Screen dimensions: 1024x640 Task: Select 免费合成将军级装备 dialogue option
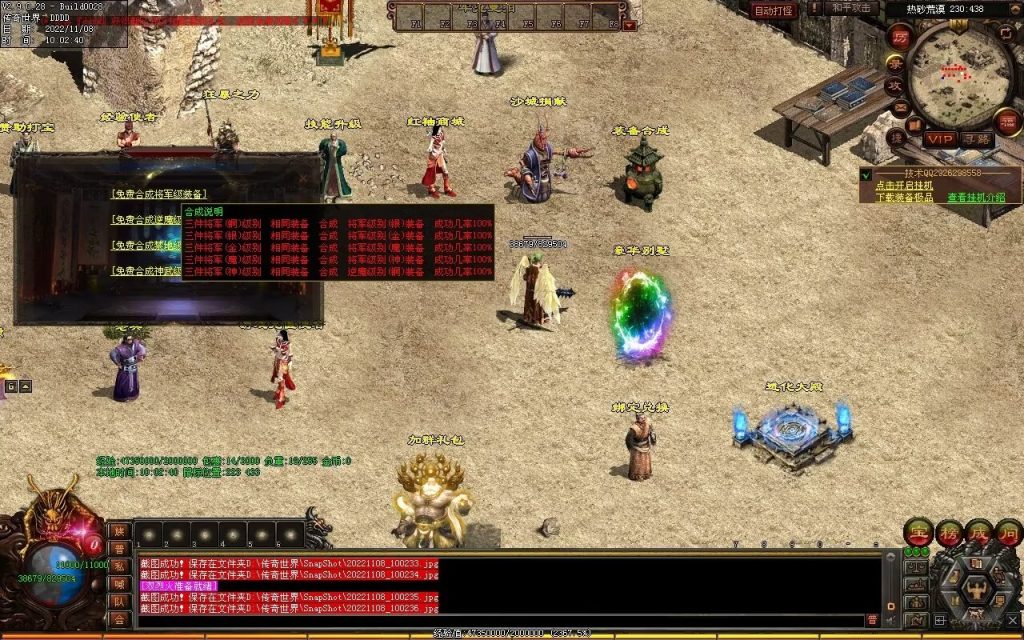160,194
